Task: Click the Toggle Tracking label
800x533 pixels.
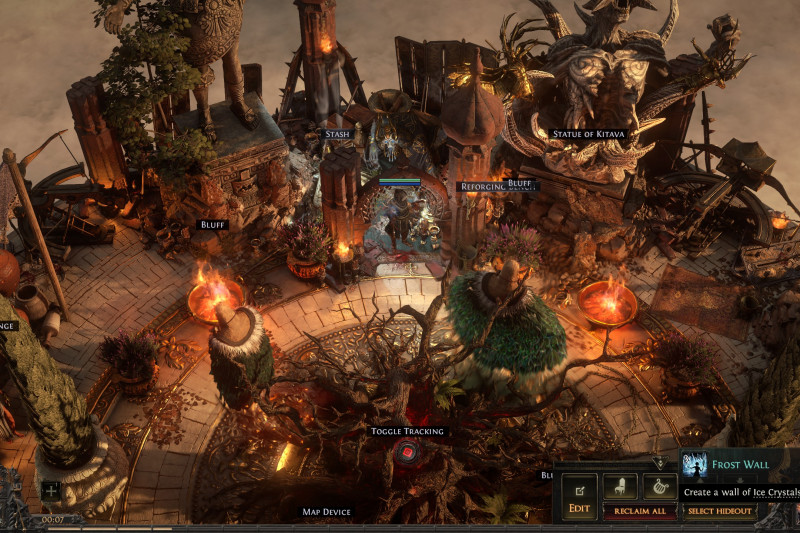Action: click(x=407, y=431)
